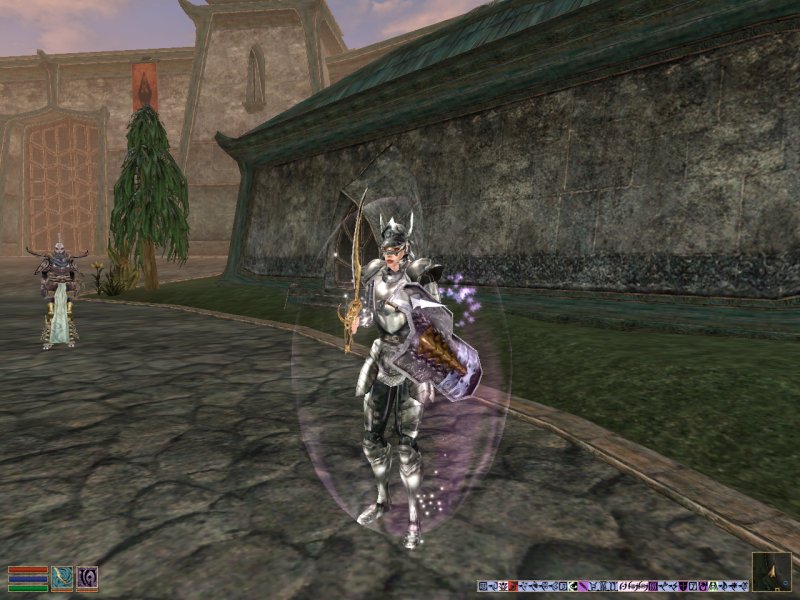Image resolution: width=800 pixels, height=600 pixels.
Task: Click the minimap in the corner
Action: pos(771,571)
